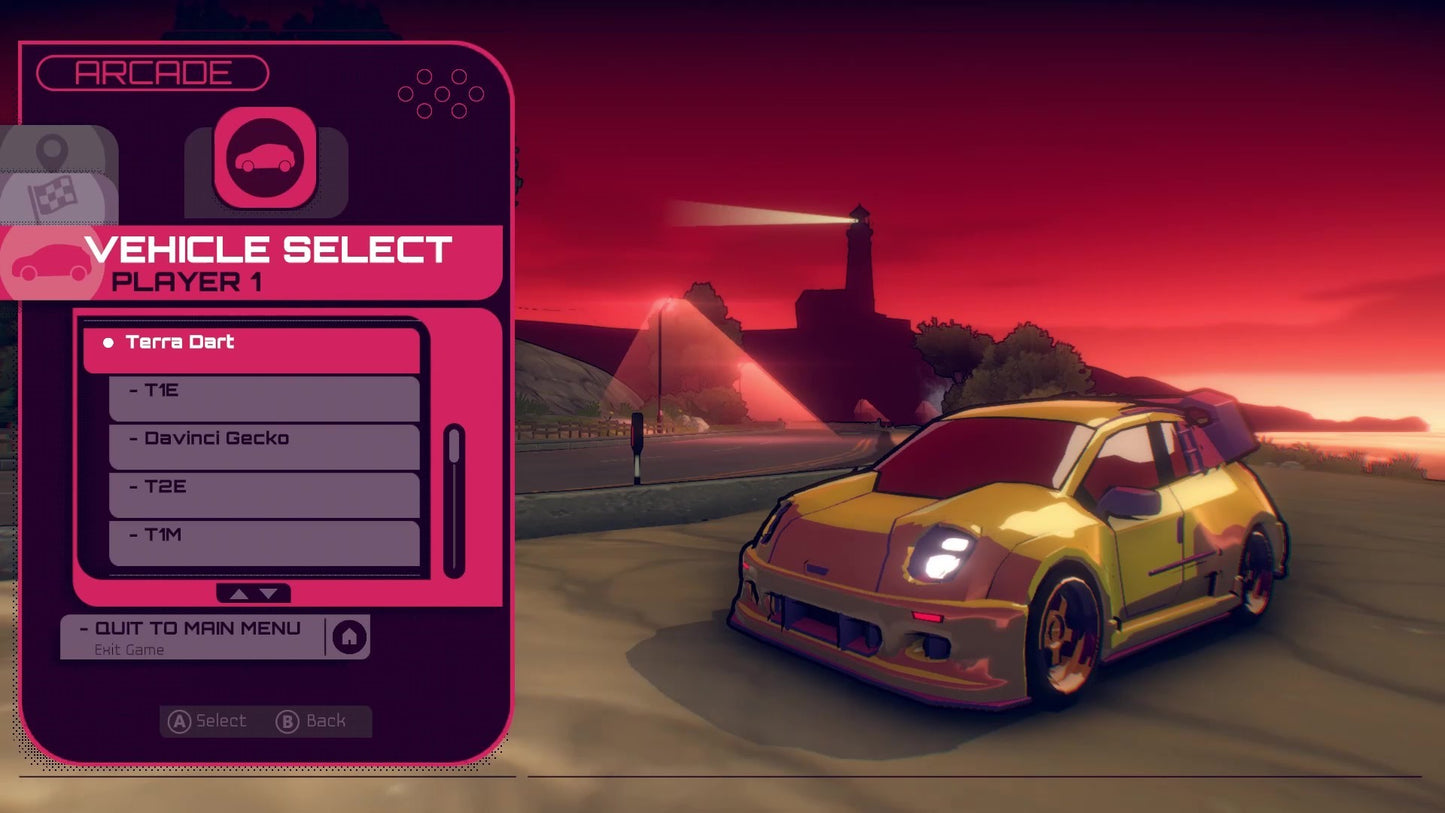The height and width of the screenshot is (813, 1445).
Task: Click the down arrow to scroll vehicles
Action: pyautogui.click(x=270, y=593)
